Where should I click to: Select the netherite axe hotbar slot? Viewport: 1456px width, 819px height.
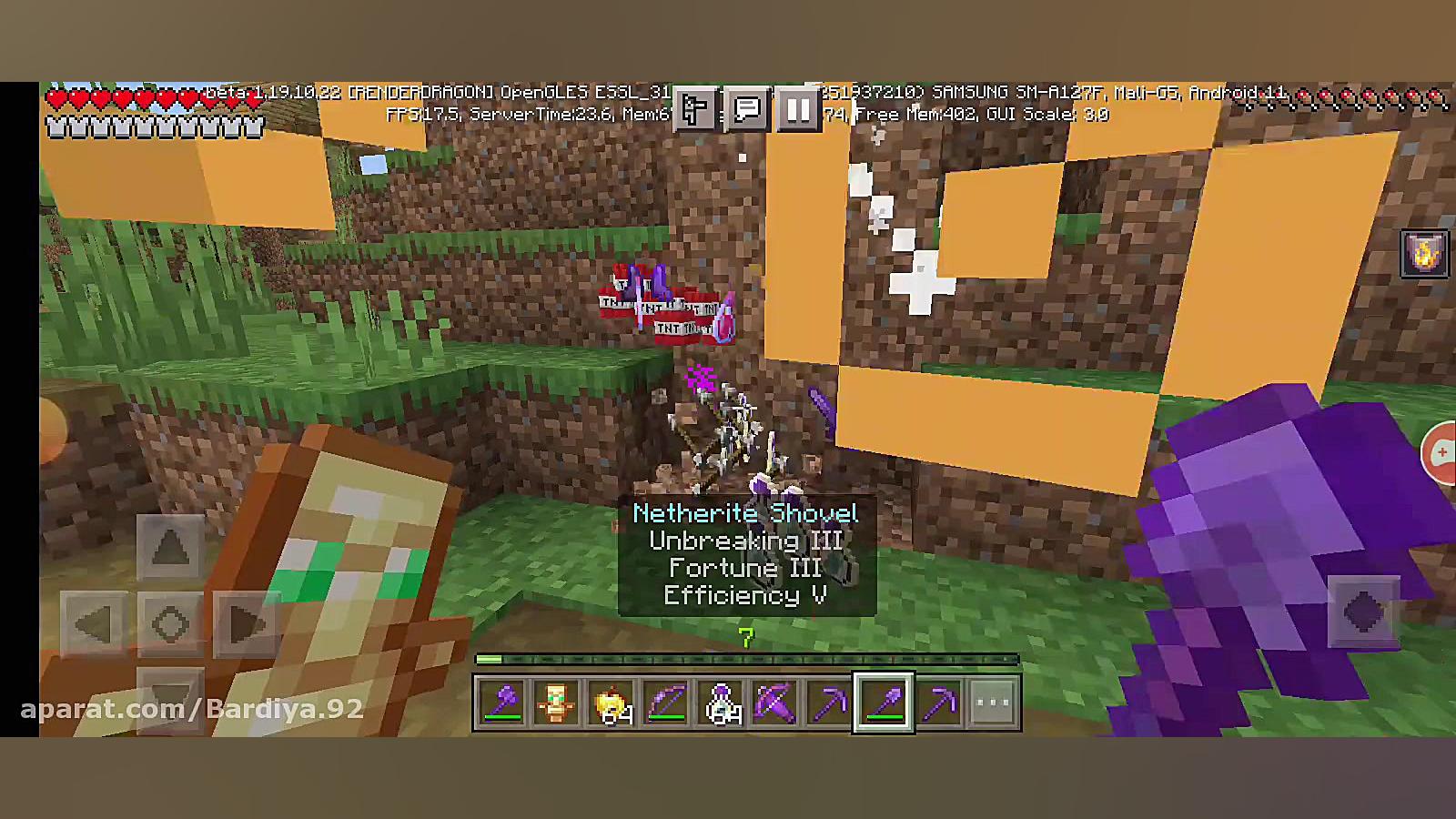502,703
